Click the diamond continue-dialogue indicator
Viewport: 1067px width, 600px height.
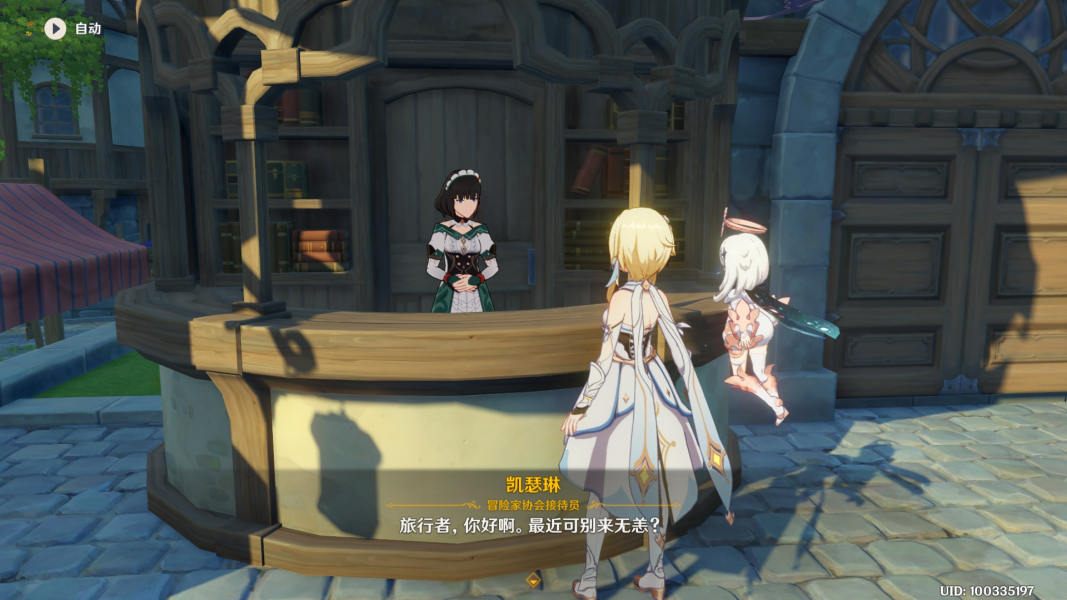point(533,579)
